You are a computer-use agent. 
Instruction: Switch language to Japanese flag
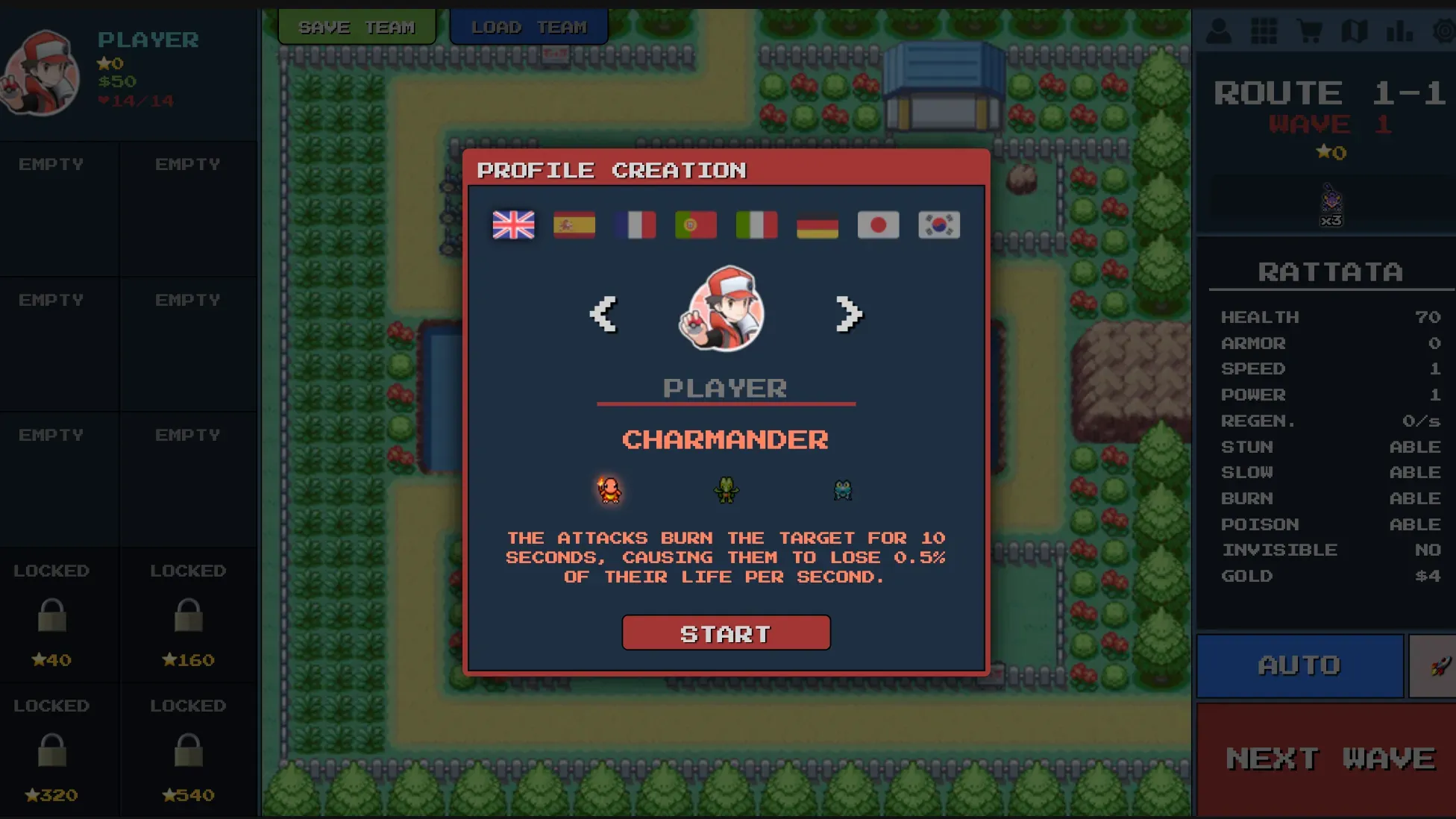(x=877, y=225)
